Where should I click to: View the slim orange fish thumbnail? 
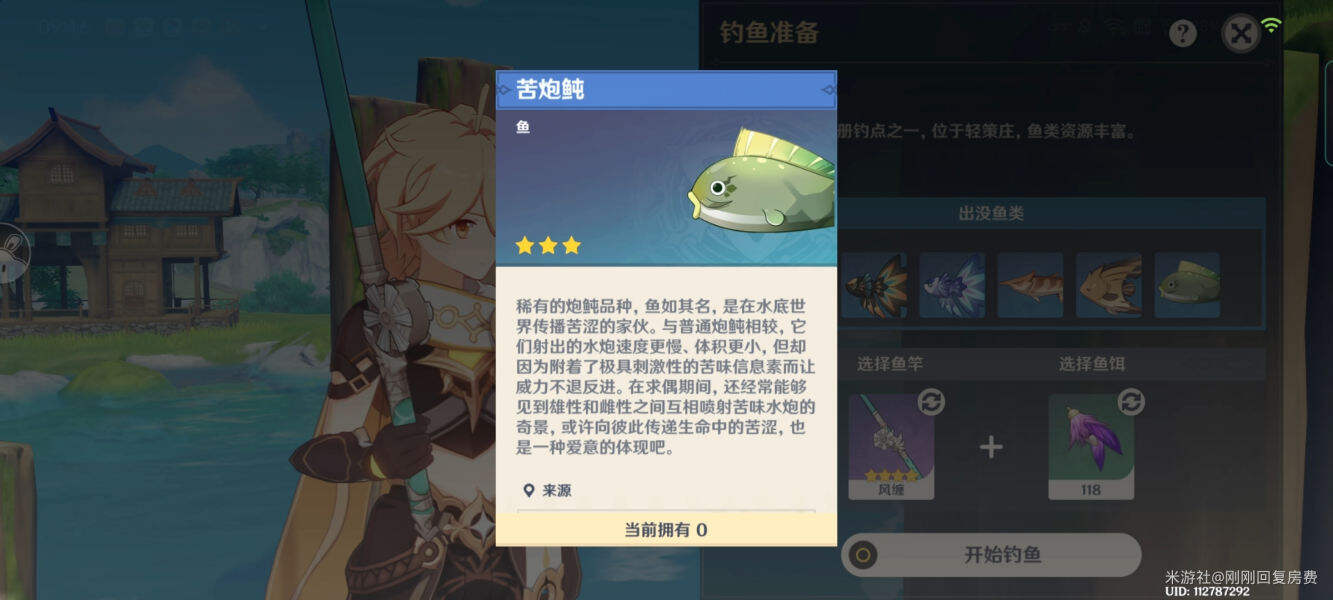point(1030,285)
